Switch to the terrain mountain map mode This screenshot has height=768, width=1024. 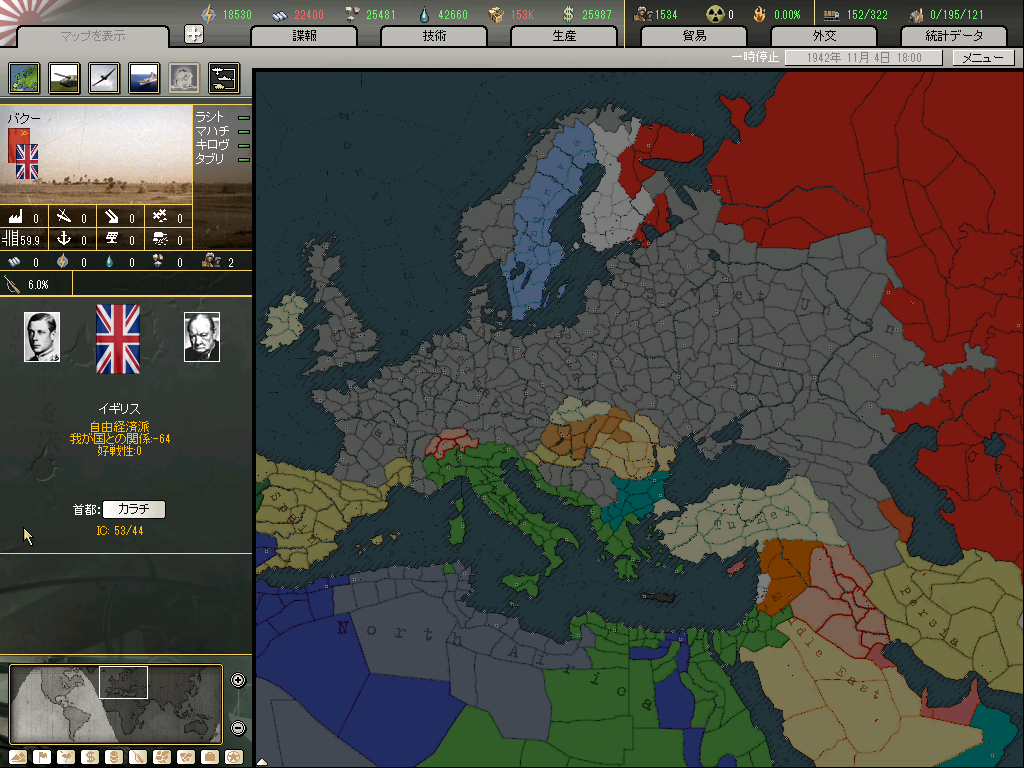(19, 756)
